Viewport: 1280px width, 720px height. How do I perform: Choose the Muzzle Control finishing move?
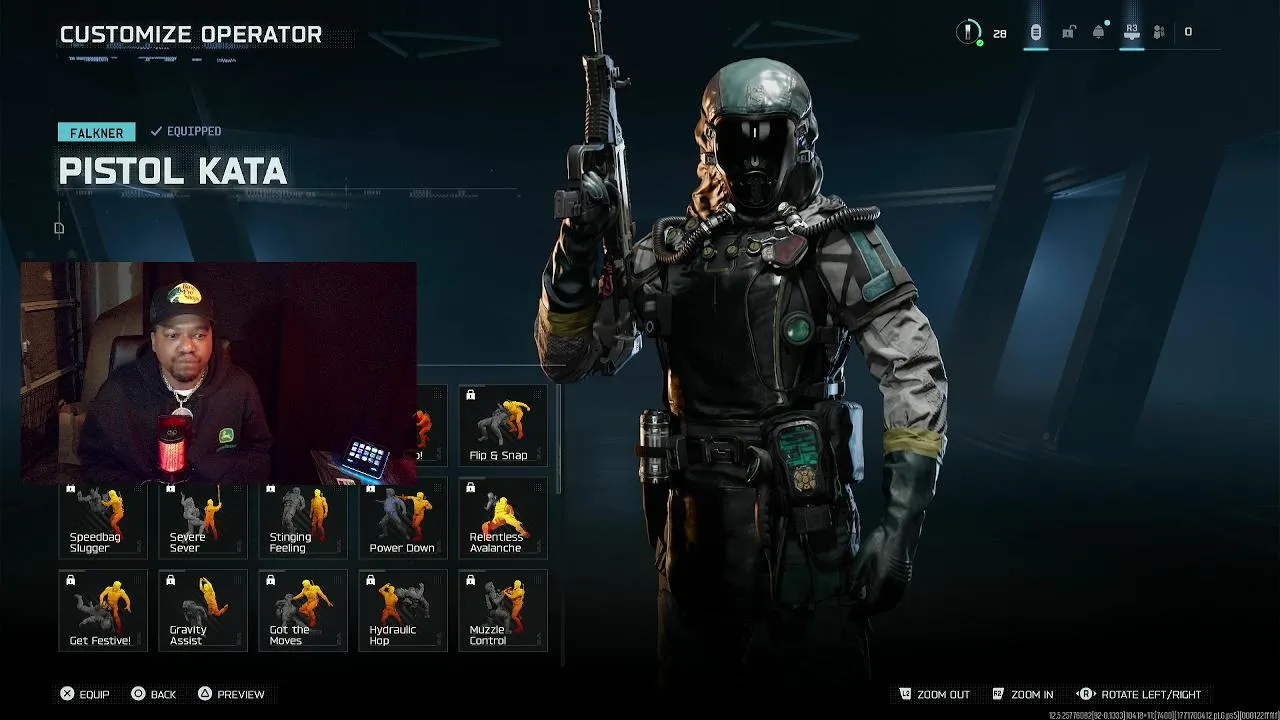502,610
